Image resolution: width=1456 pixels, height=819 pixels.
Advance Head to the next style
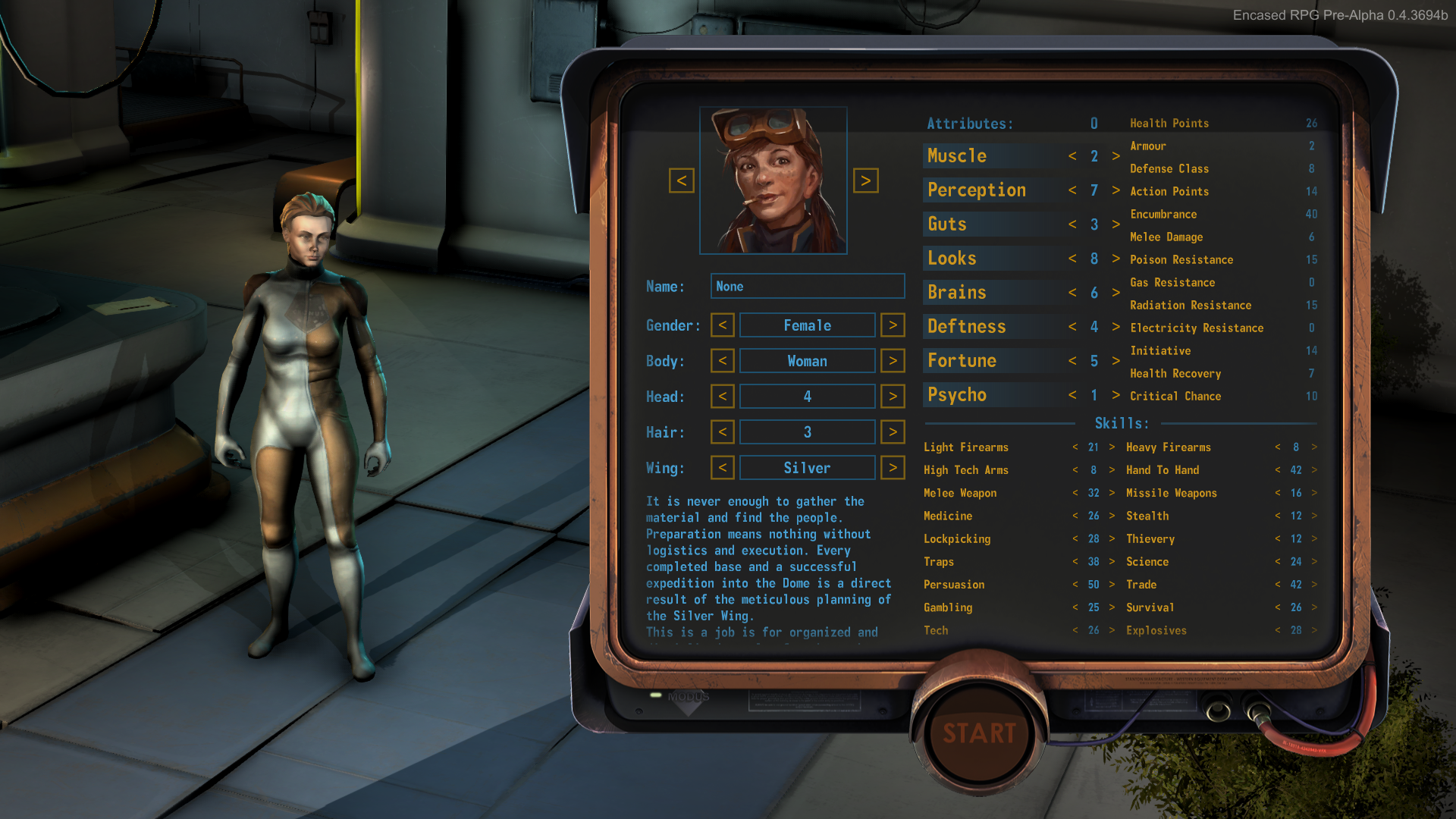tap(893, 397)
